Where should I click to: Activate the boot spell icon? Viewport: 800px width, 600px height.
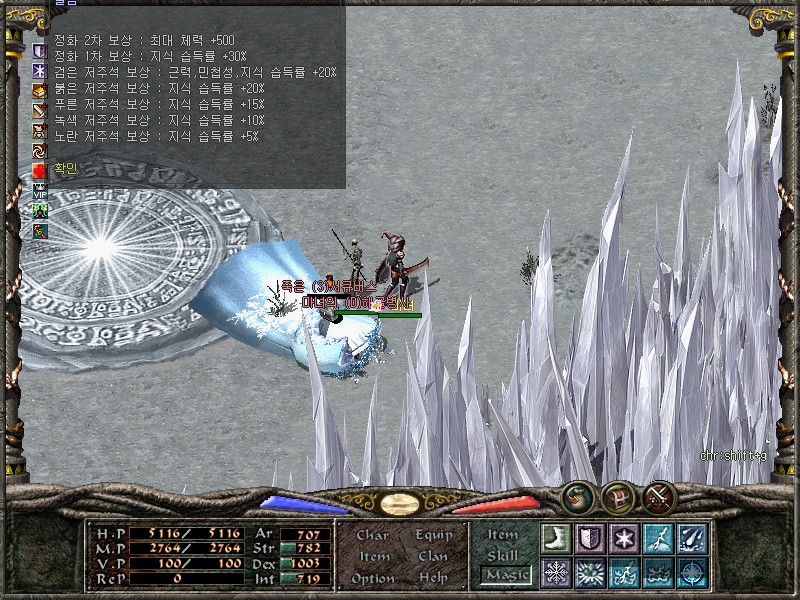(556, 537)
